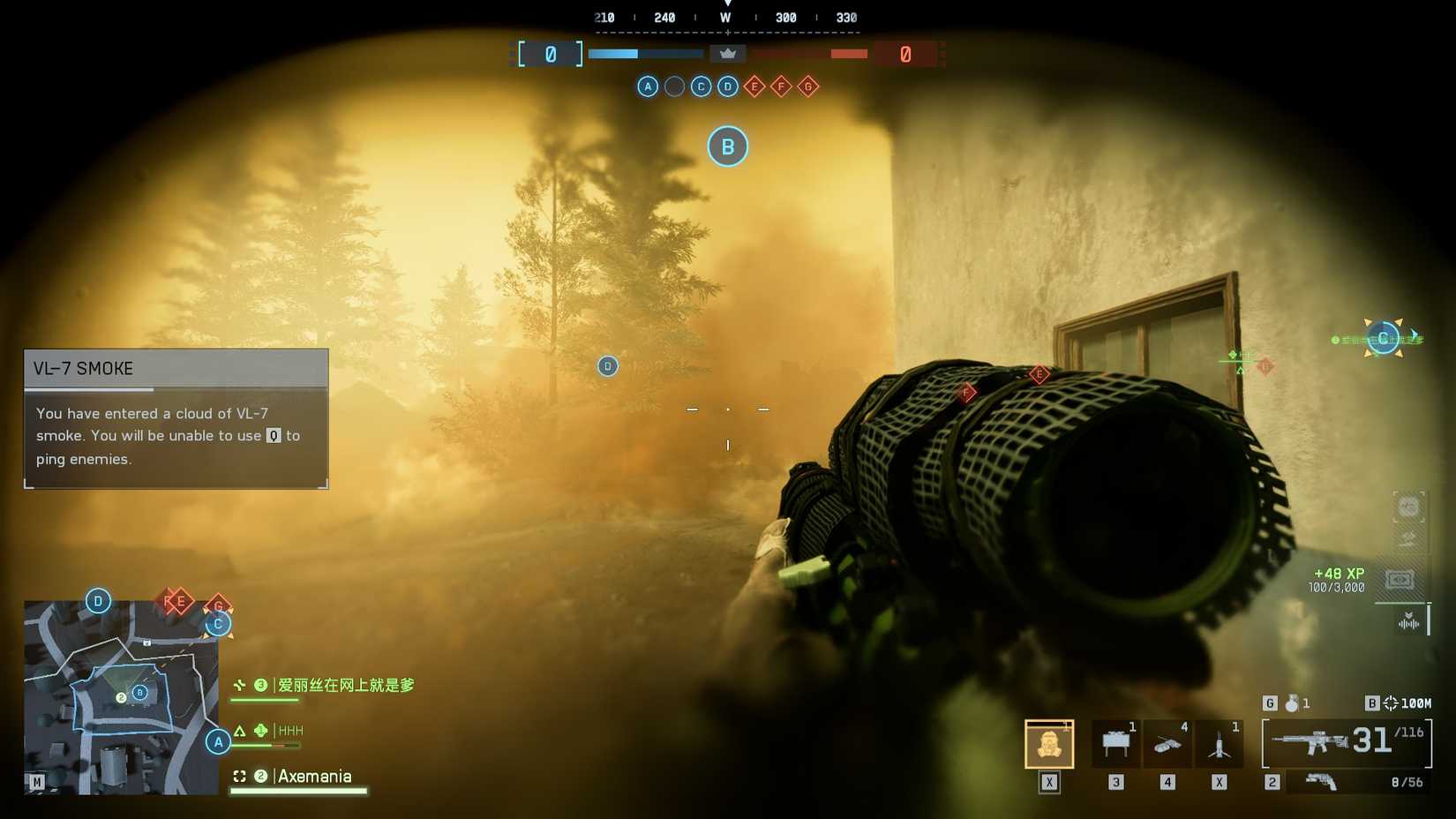Click the eye spectate icon on right panel
This screenshot has height=819, width=1456.
tap(1400, 580)
